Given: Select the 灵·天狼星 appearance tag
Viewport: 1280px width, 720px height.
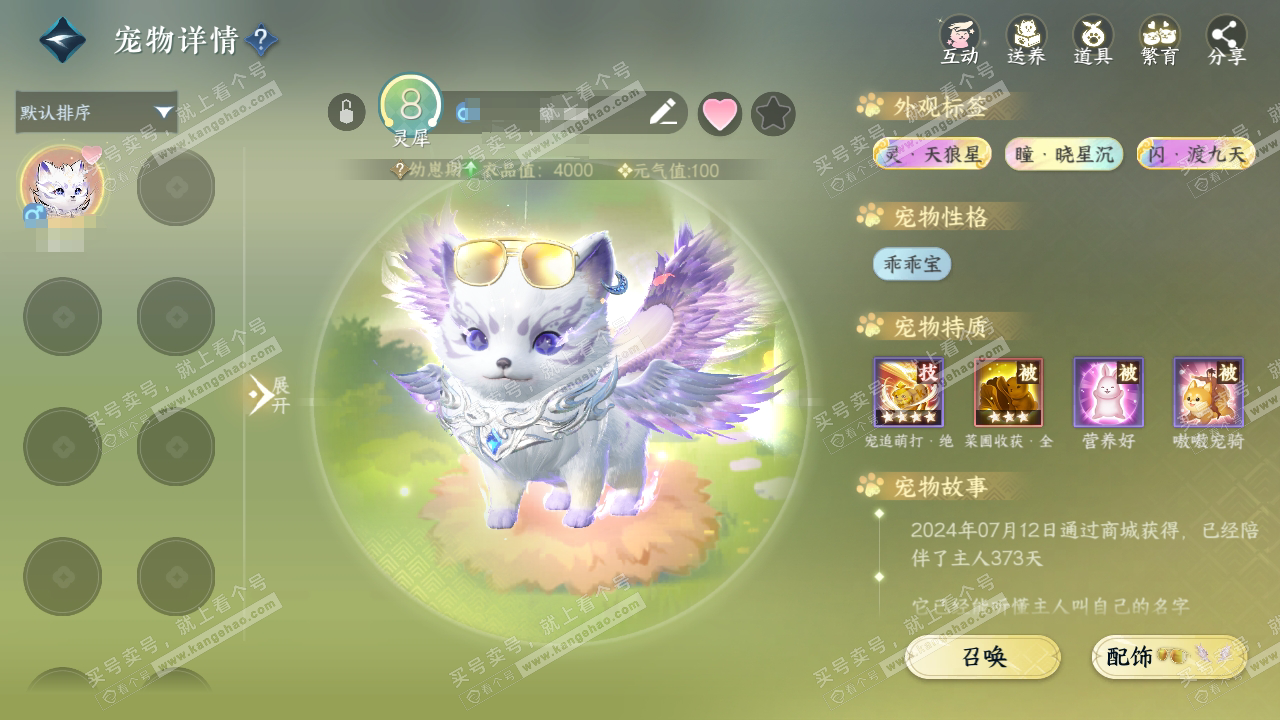Looking at the screenshot, I should [932, 154].
